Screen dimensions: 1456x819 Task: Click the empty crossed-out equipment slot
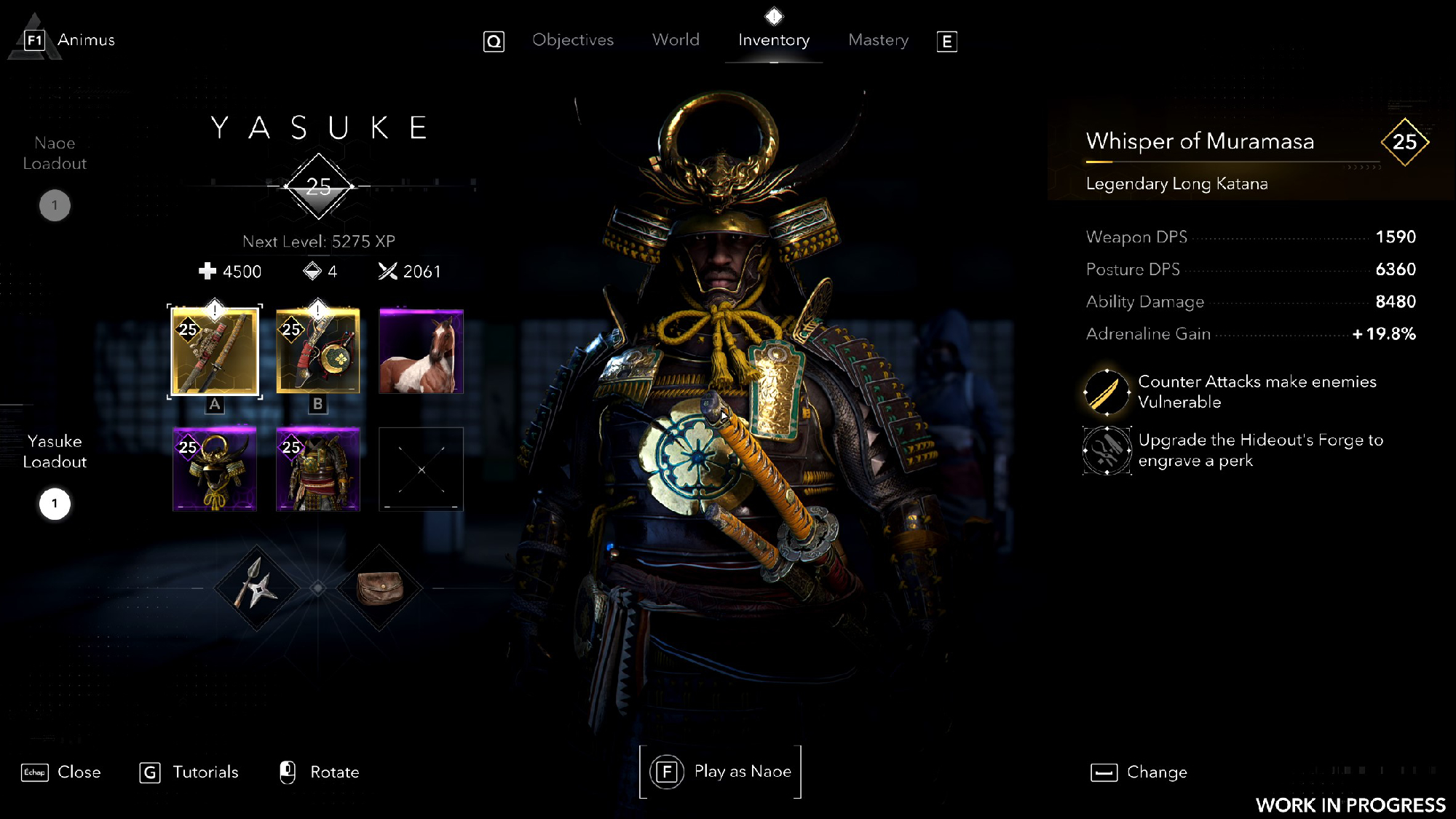(x=421, y=470)
